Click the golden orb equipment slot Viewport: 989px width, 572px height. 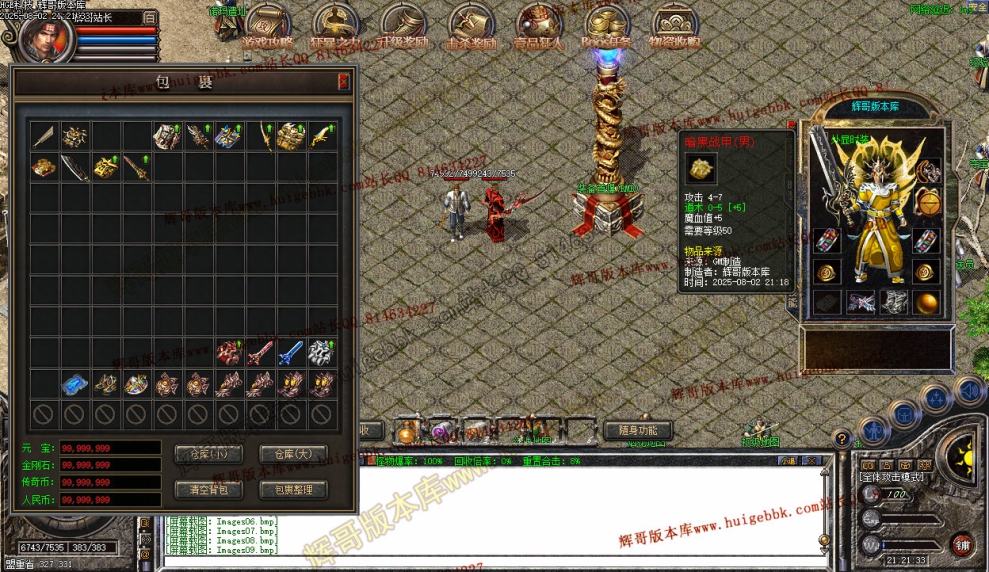coord(927,302)
